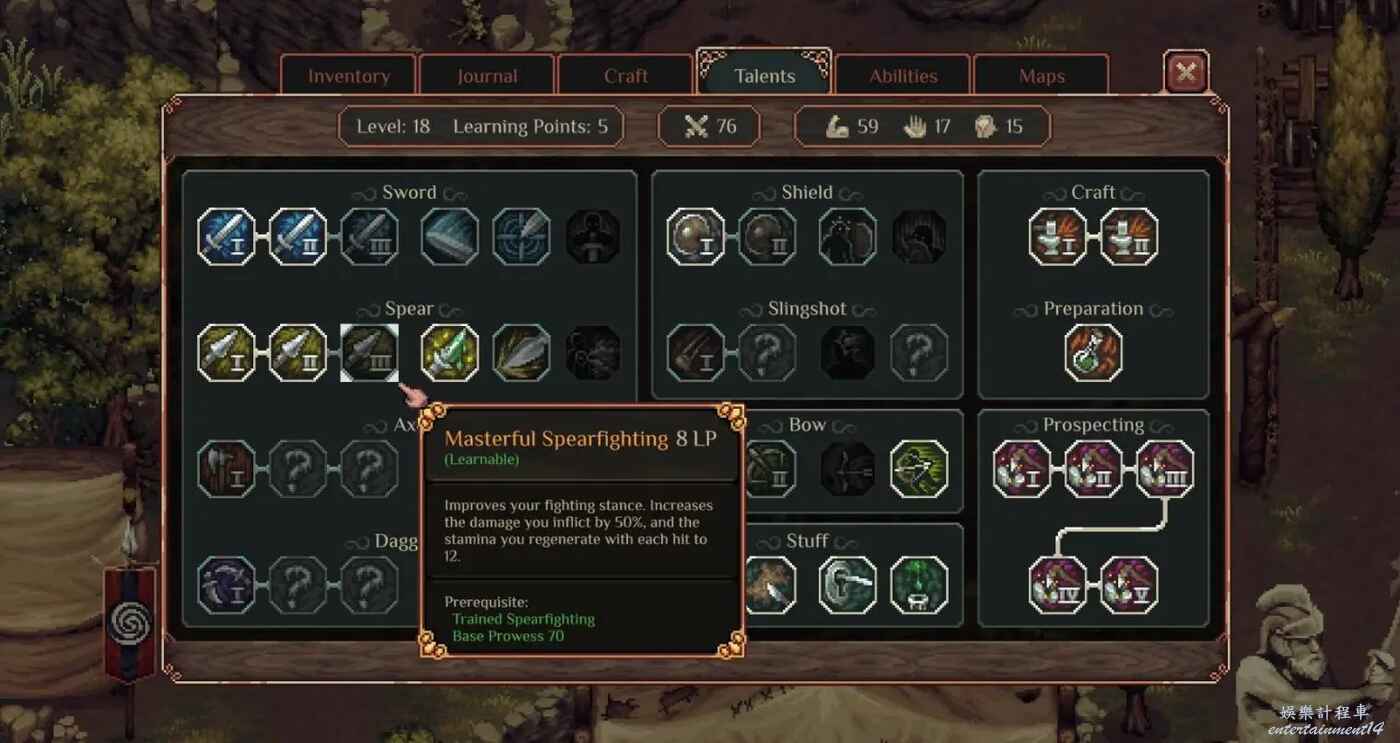Show the Abilities tab
1400x743 pixels.
[x=903, y=76]
